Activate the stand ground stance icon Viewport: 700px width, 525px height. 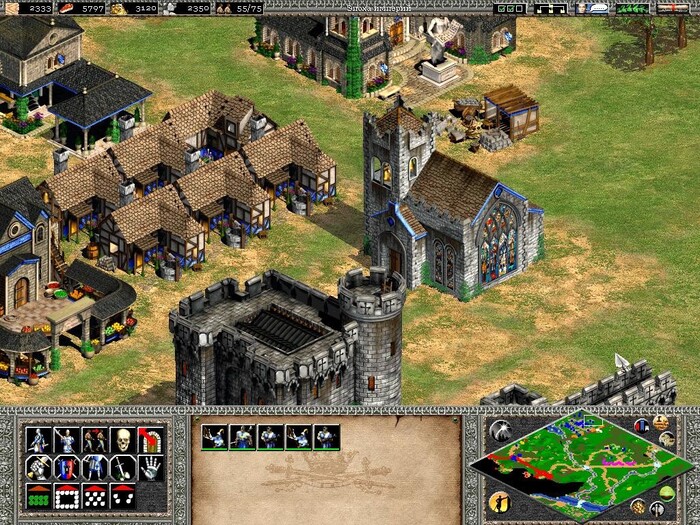94,467
